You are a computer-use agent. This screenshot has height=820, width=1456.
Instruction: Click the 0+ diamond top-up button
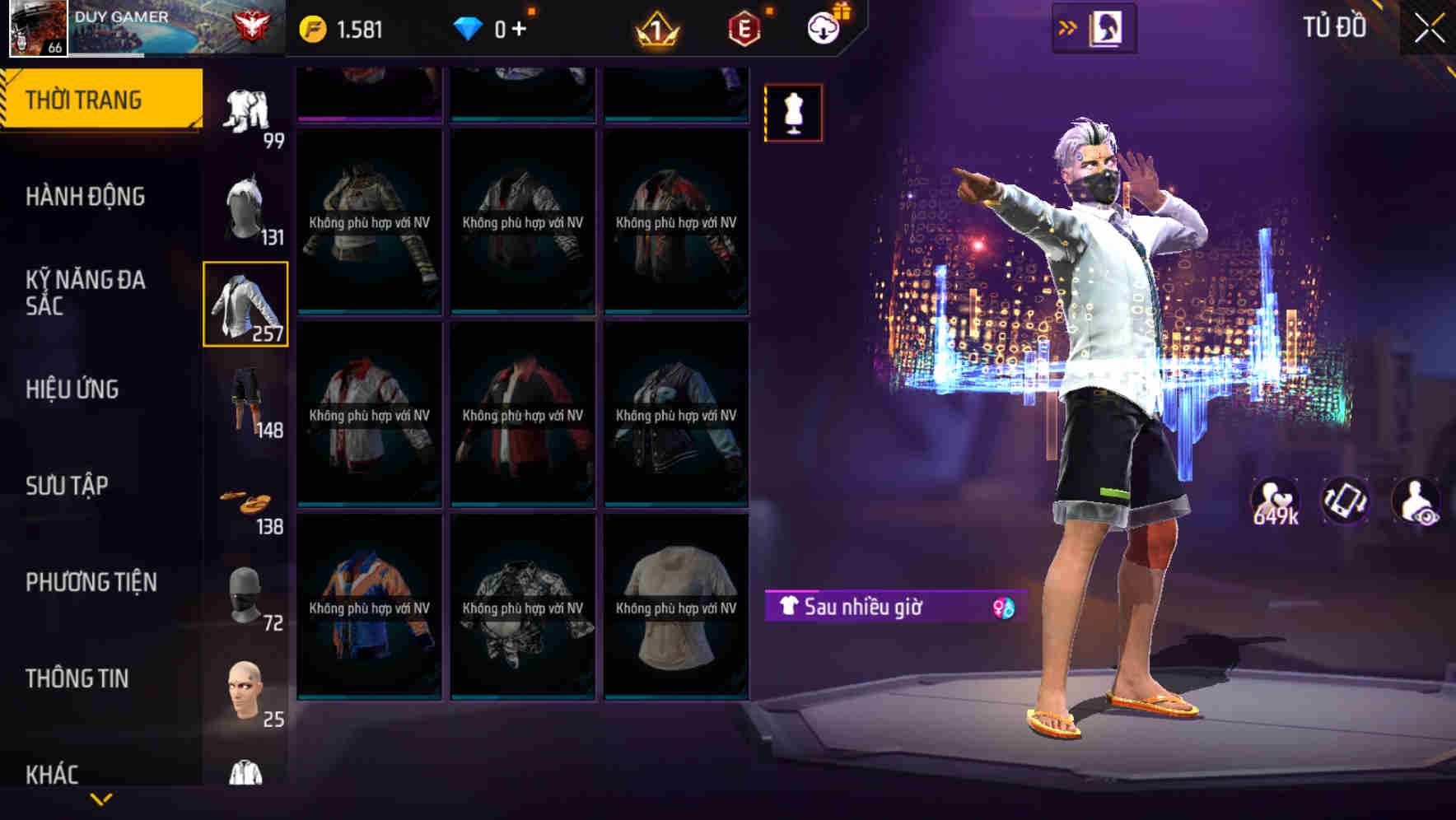495,27
